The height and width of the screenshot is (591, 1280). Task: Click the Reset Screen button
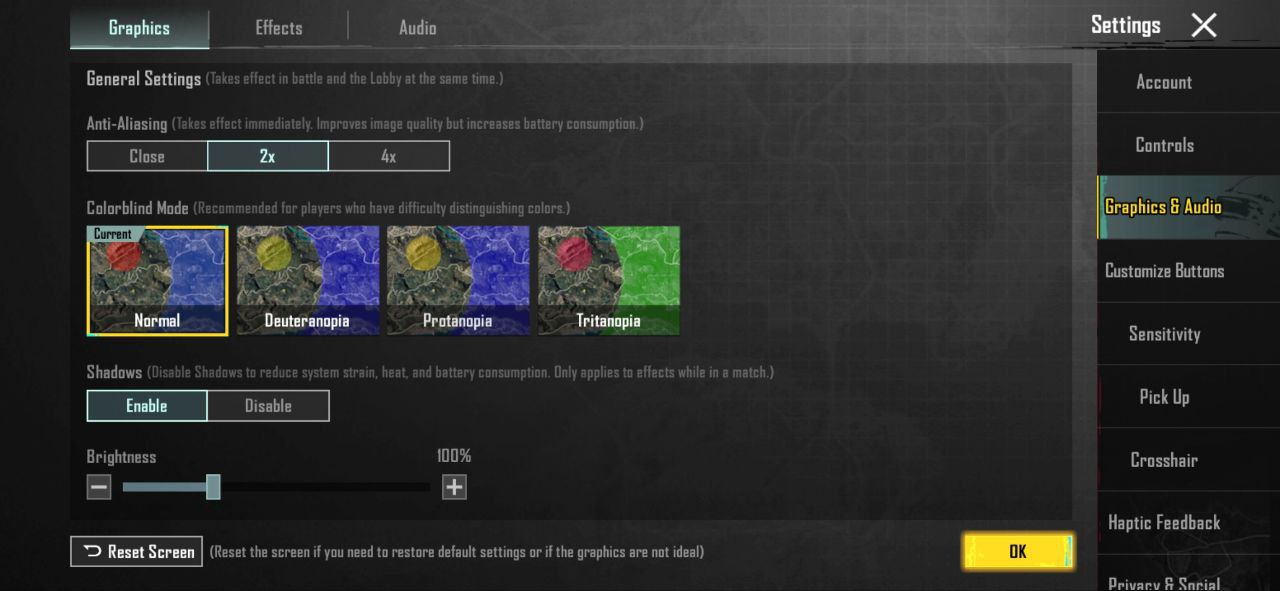[x=137, y=551]
